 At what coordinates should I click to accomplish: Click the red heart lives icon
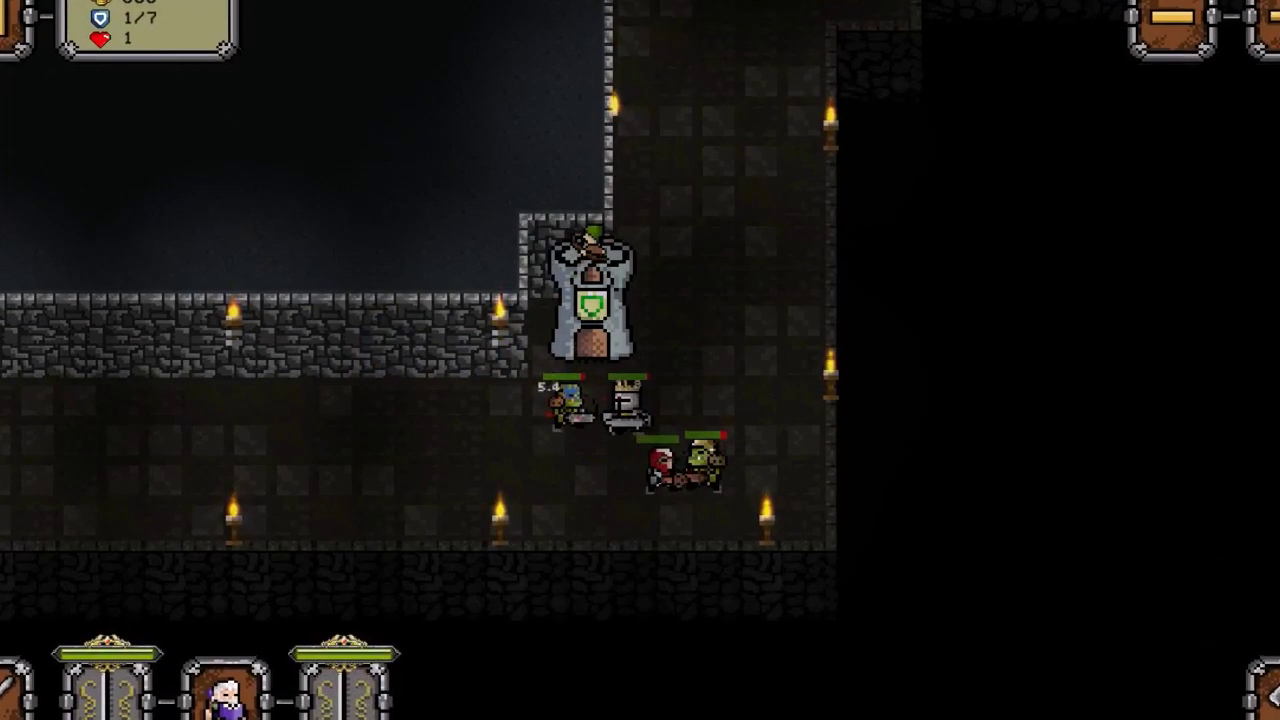100,38
